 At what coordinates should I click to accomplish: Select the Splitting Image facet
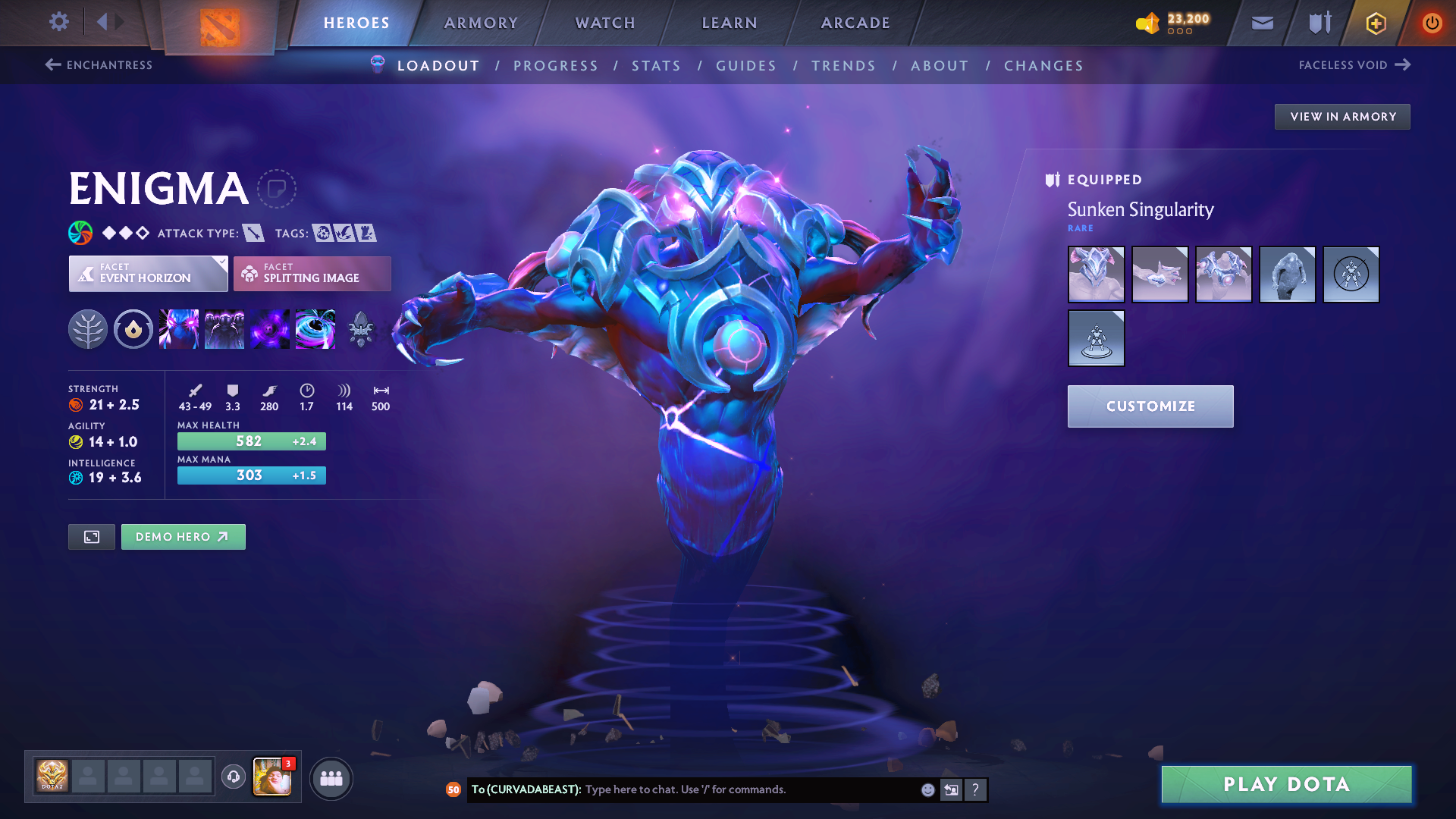point(312,274)
